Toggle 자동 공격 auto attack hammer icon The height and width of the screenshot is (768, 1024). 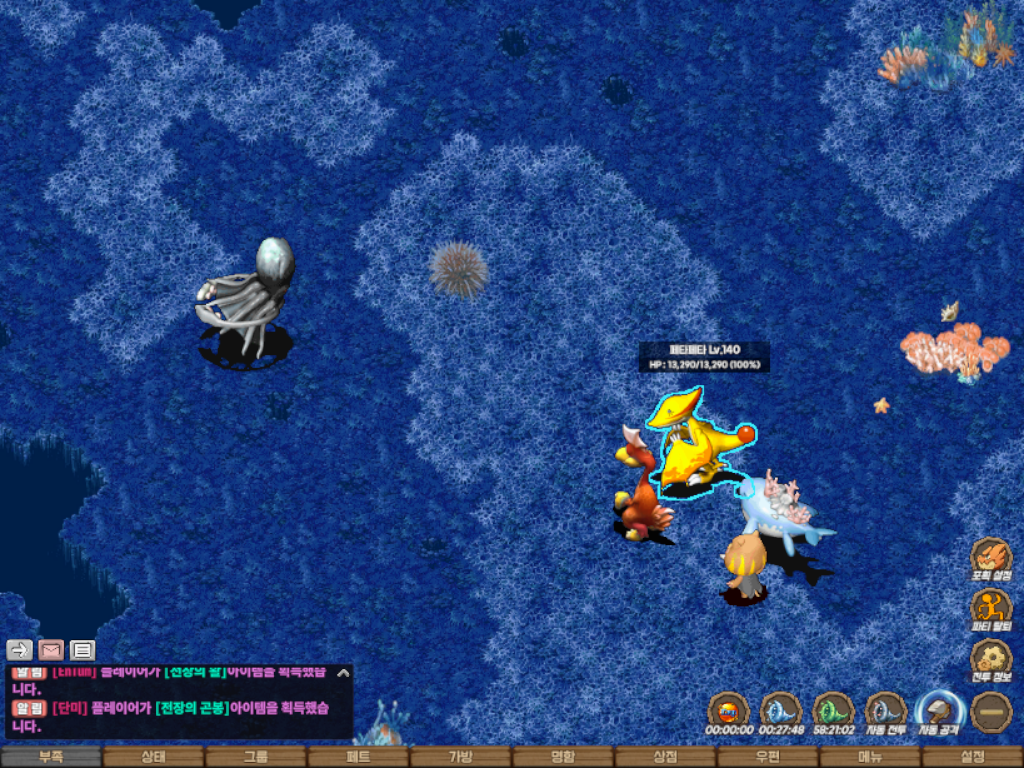coord(938,710)
